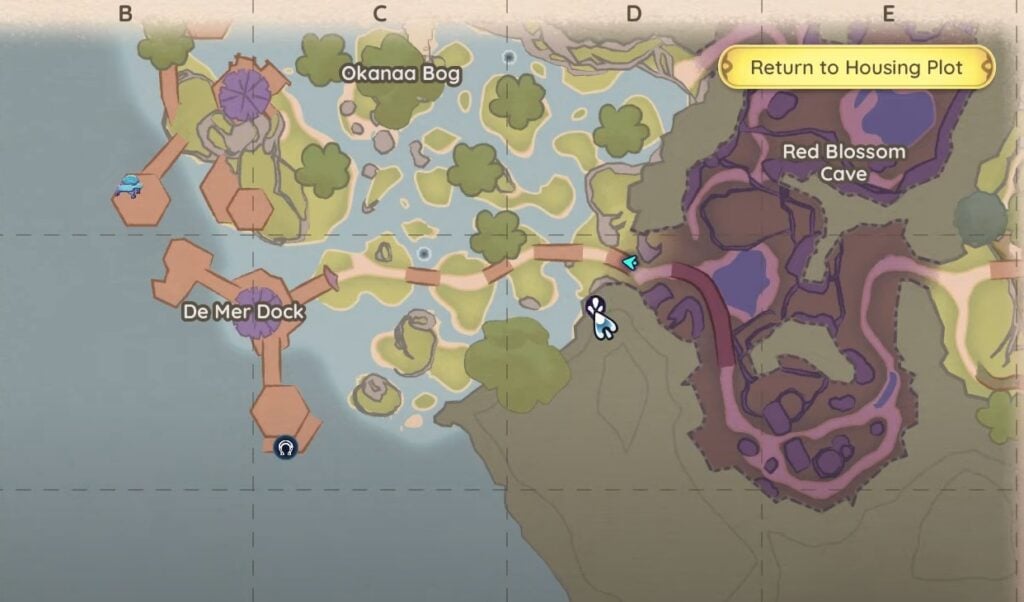Select the horseshoe marker below De Mer Dock
The image size is (1024, 602).
coord(286,447)
